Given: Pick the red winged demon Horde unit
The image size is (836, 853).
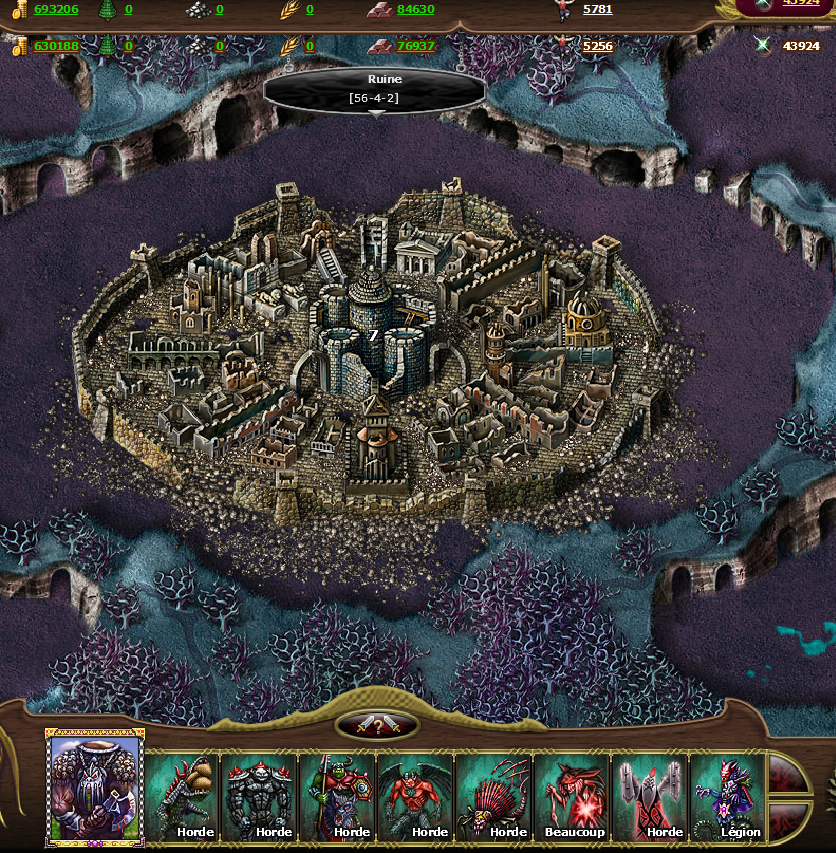Looking at the screenshot, I should pyautogui.click(x=416, y=797).
